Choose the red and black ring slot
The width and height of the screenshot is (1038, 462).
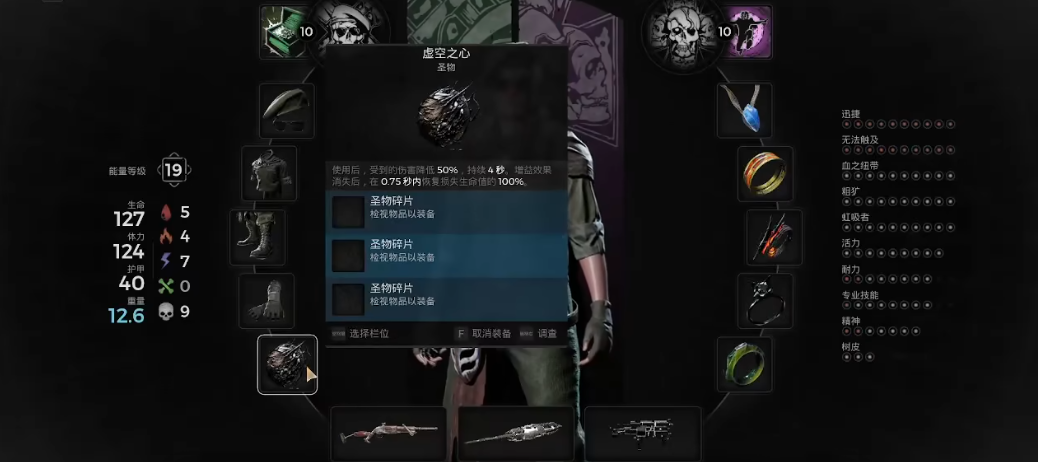point(774,237)
